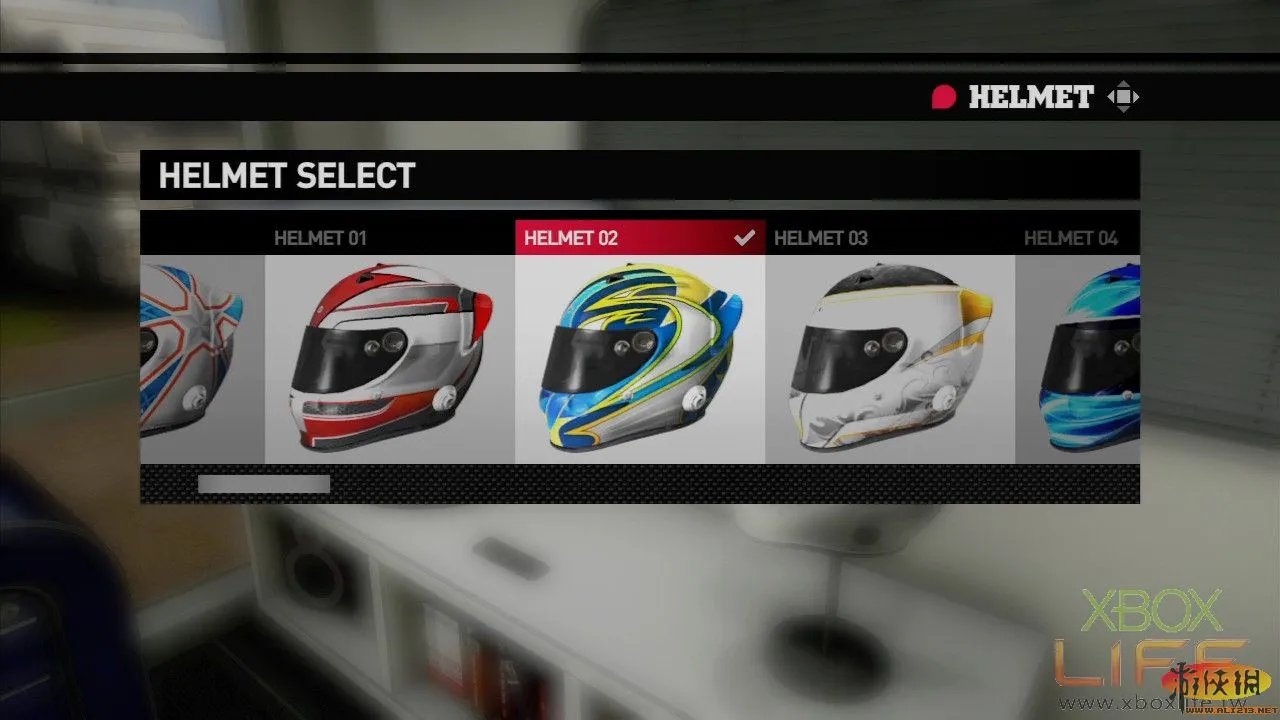Switch to the HELMET 04 tab
This screenshot has width=1280, height=720.
(1072, 238)
